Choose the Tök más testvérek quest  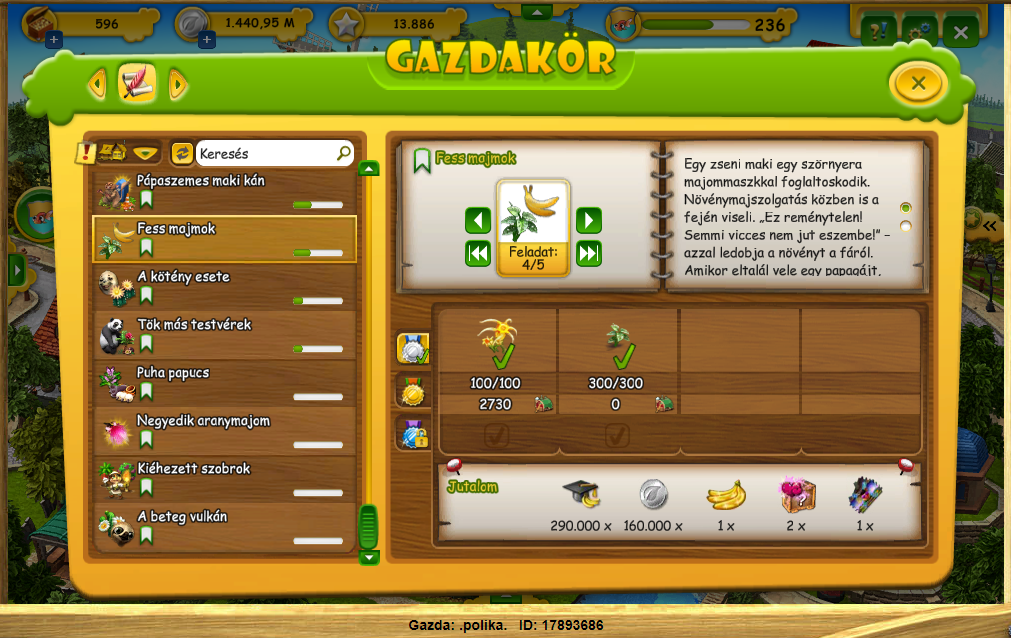tap(224, 335)
